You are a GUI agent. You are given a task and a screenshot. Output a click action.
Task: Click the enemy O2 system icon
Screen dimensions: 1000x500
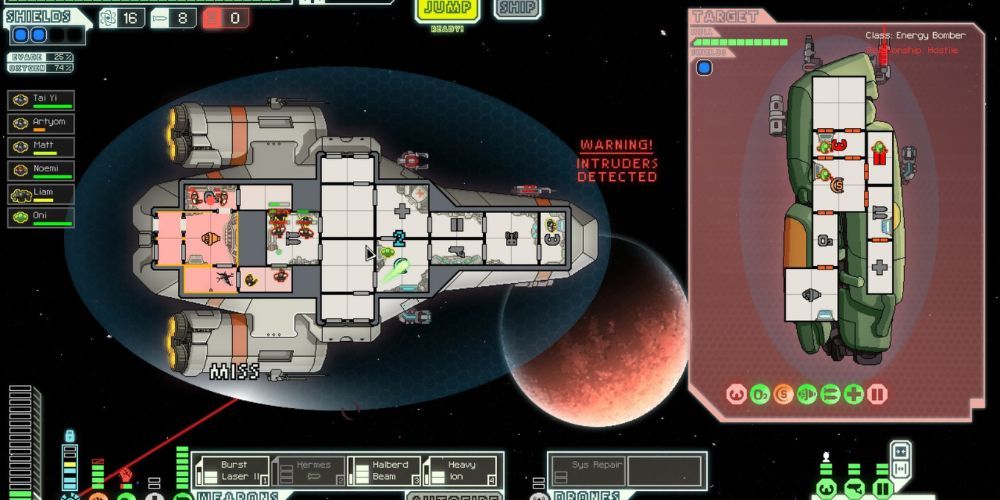click(760, 394)
